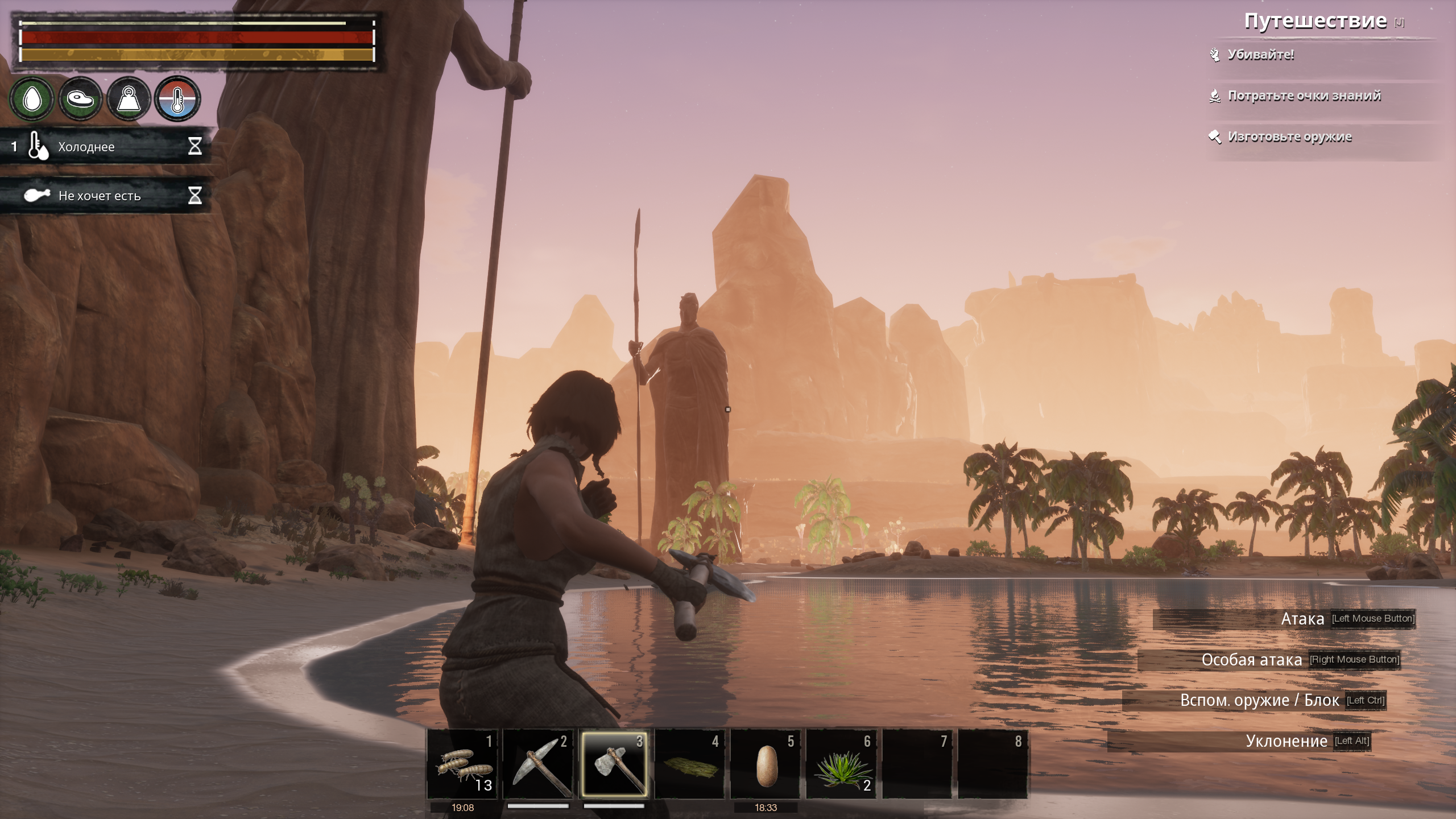Choose the bark item in the hotbar
The height and width of the screenshot is (819, 1456).
tap(690, 764)
